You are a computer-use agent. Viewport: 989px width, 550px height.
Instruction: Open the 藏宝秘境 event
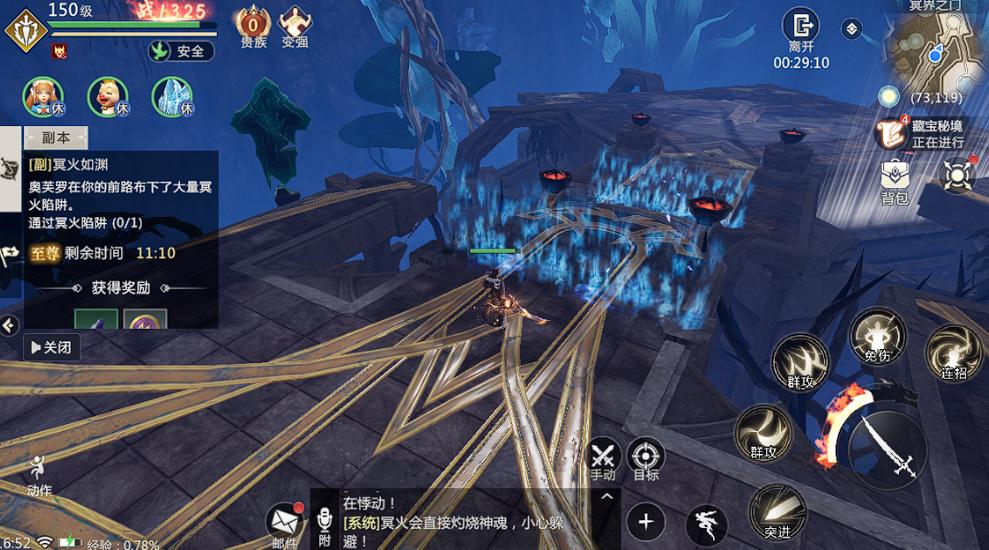click(892, 132)
